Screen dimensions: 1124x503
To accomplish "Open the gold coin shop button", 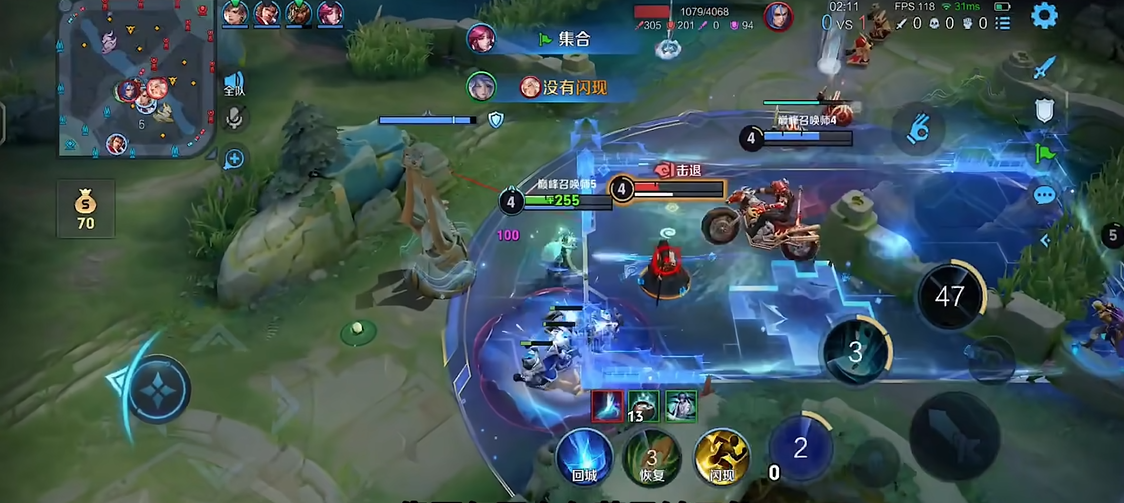I will pos(85,208).
